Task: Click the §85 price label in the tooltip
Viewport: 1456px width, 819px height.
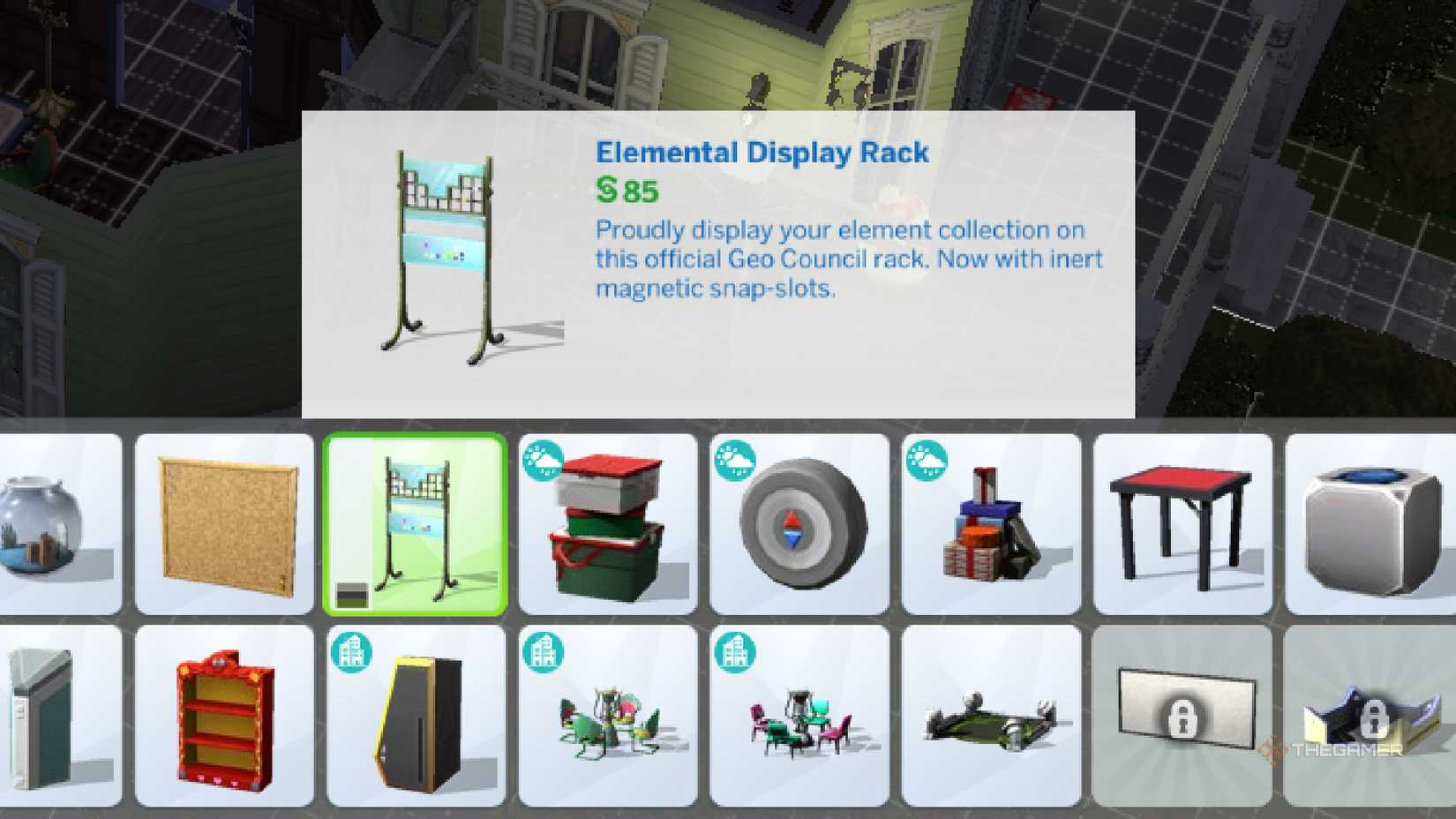Action: pos(625,189)
